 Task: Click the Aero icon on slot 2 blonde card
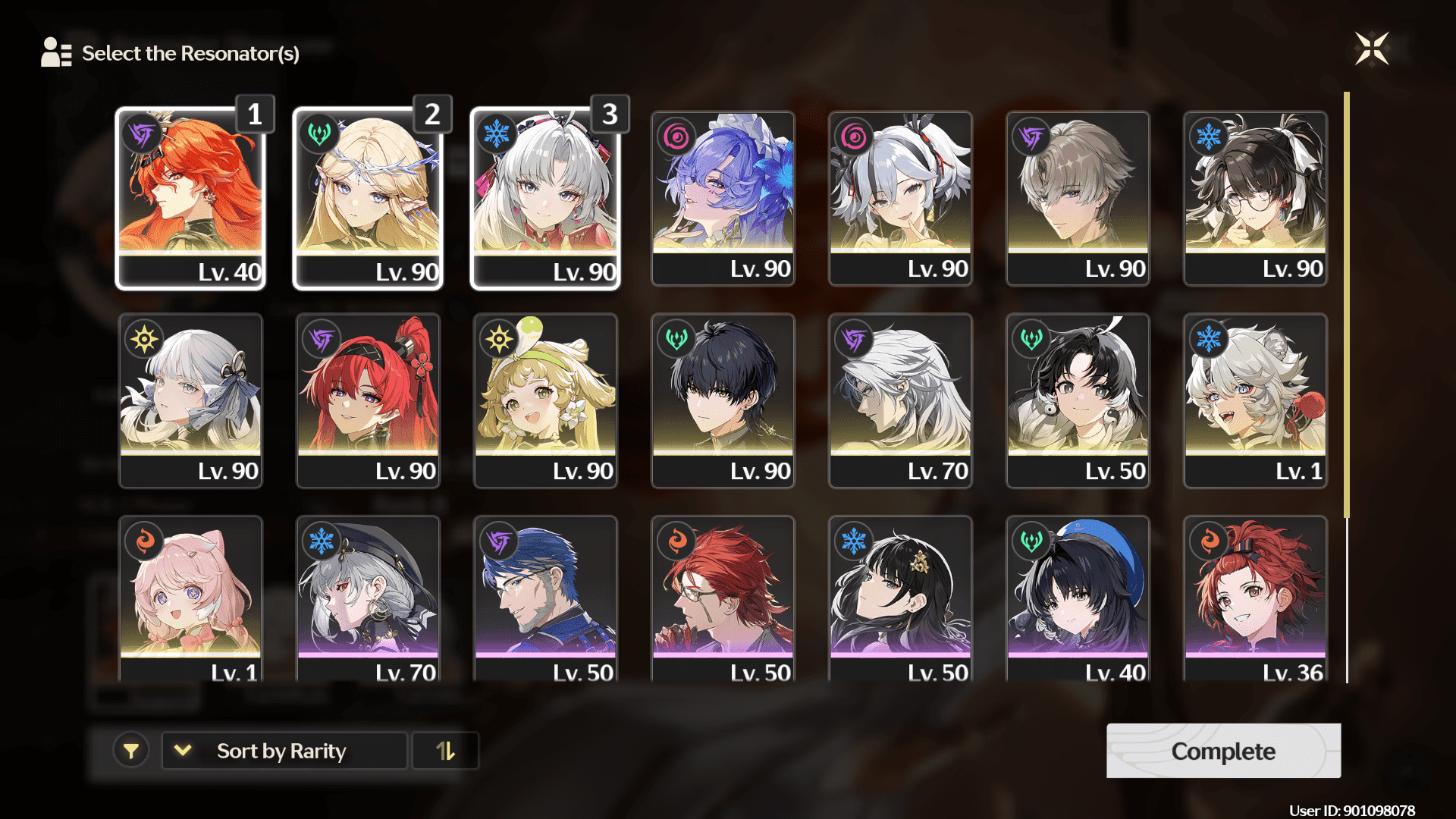tap(321, 132)
